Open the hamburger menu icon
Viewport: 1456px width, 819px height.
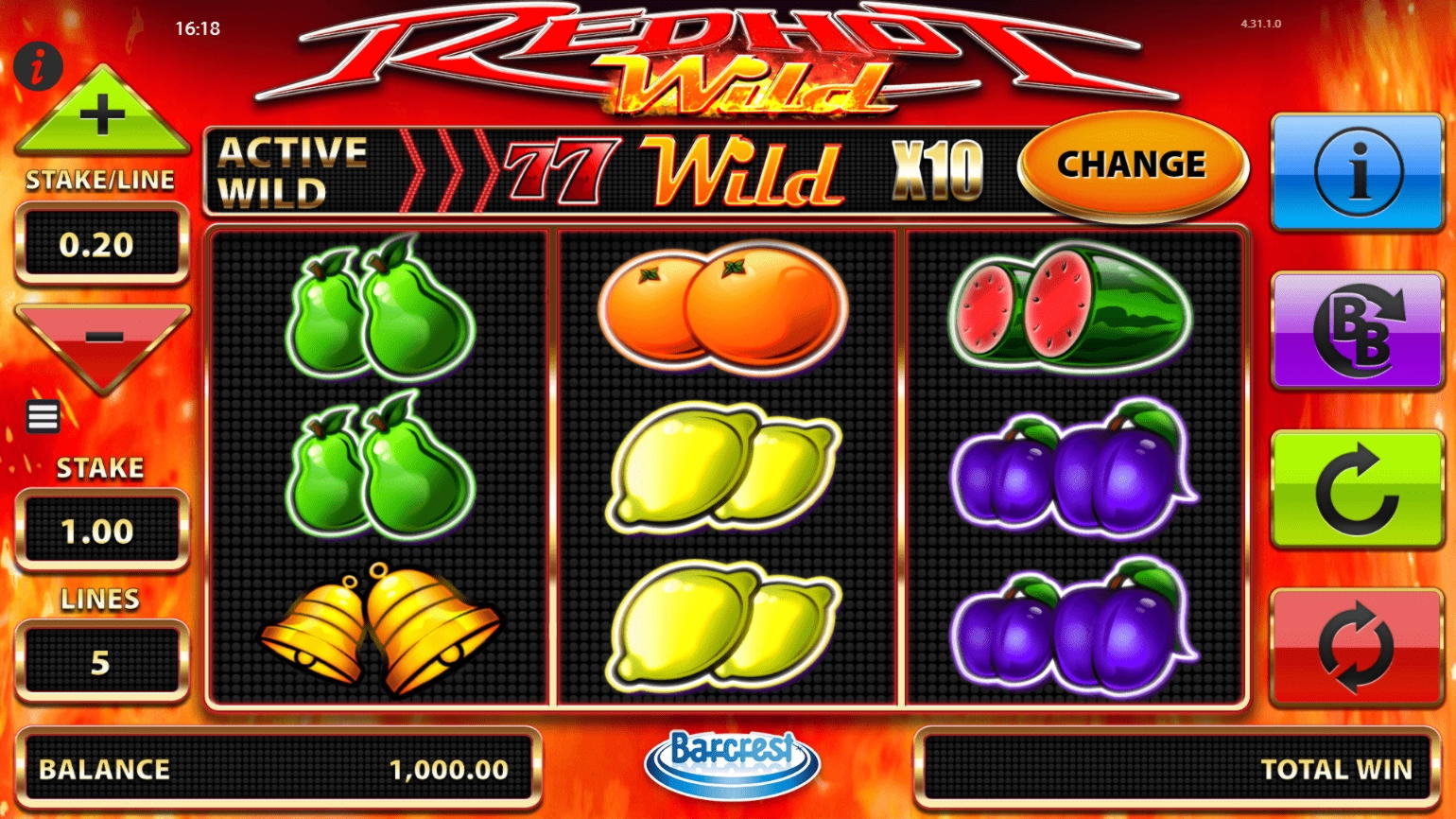(43, 416)
